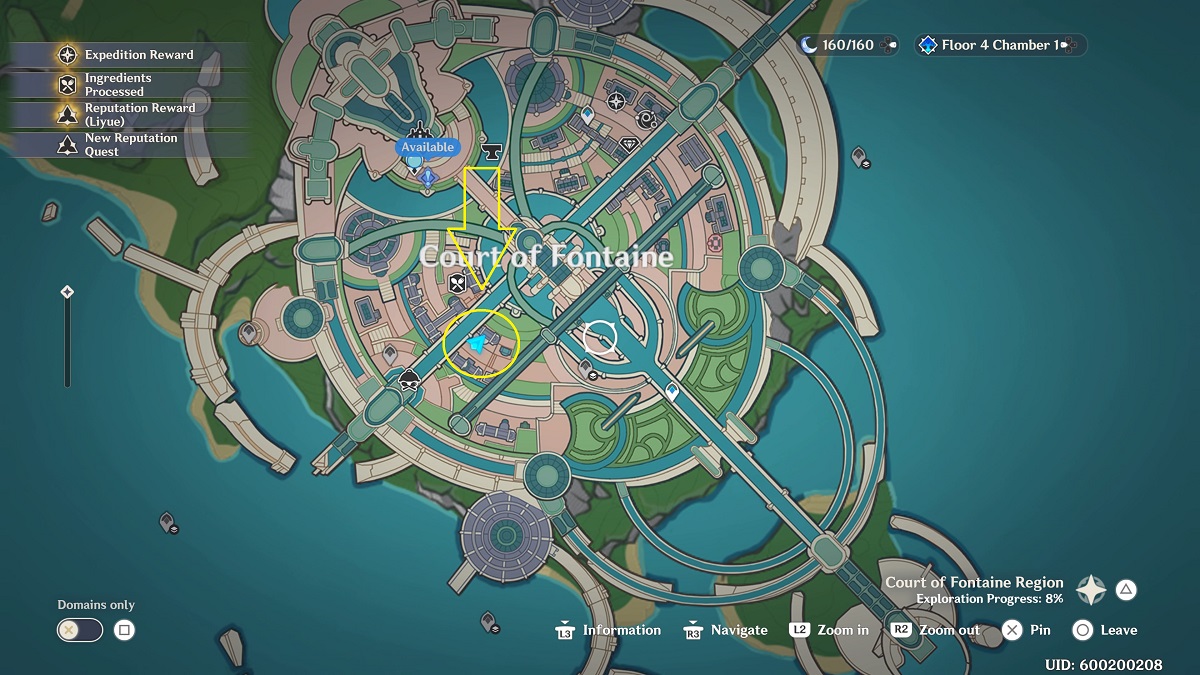1200x675 pixels.
Task: Open the Court of Fontaine exploration progress star icon
Action: pyautogui.click(x=1090, y=590)
